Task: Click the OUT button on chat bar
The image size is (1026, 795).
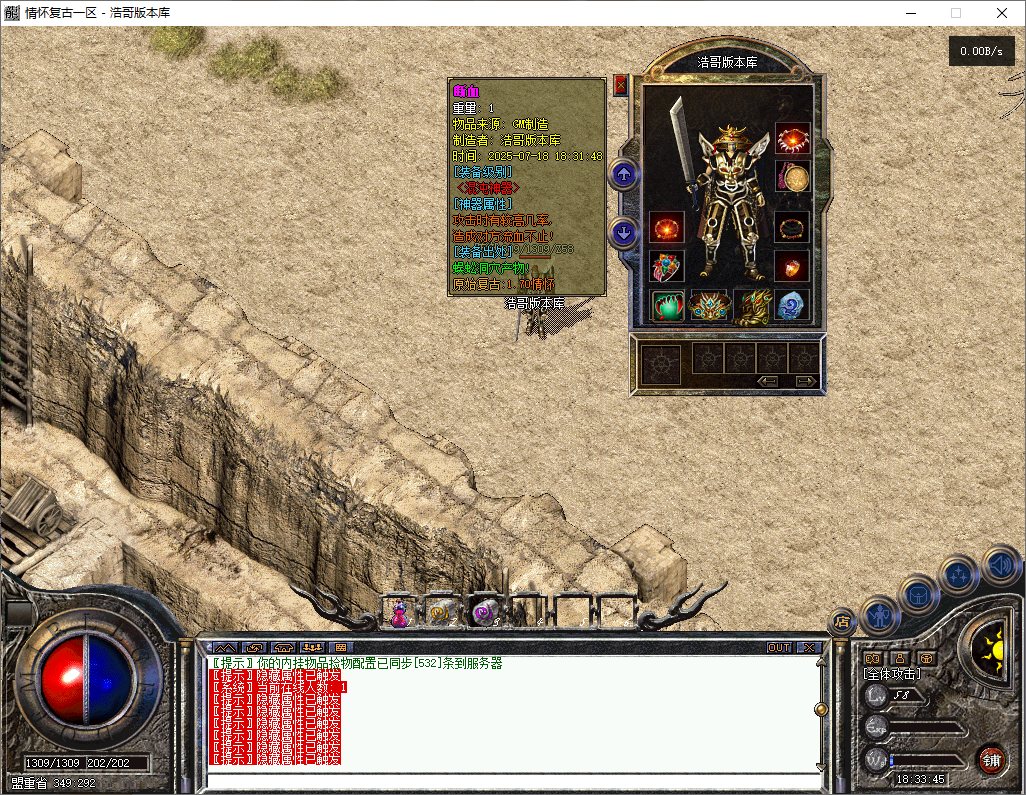Action: [x=778, y=648]
